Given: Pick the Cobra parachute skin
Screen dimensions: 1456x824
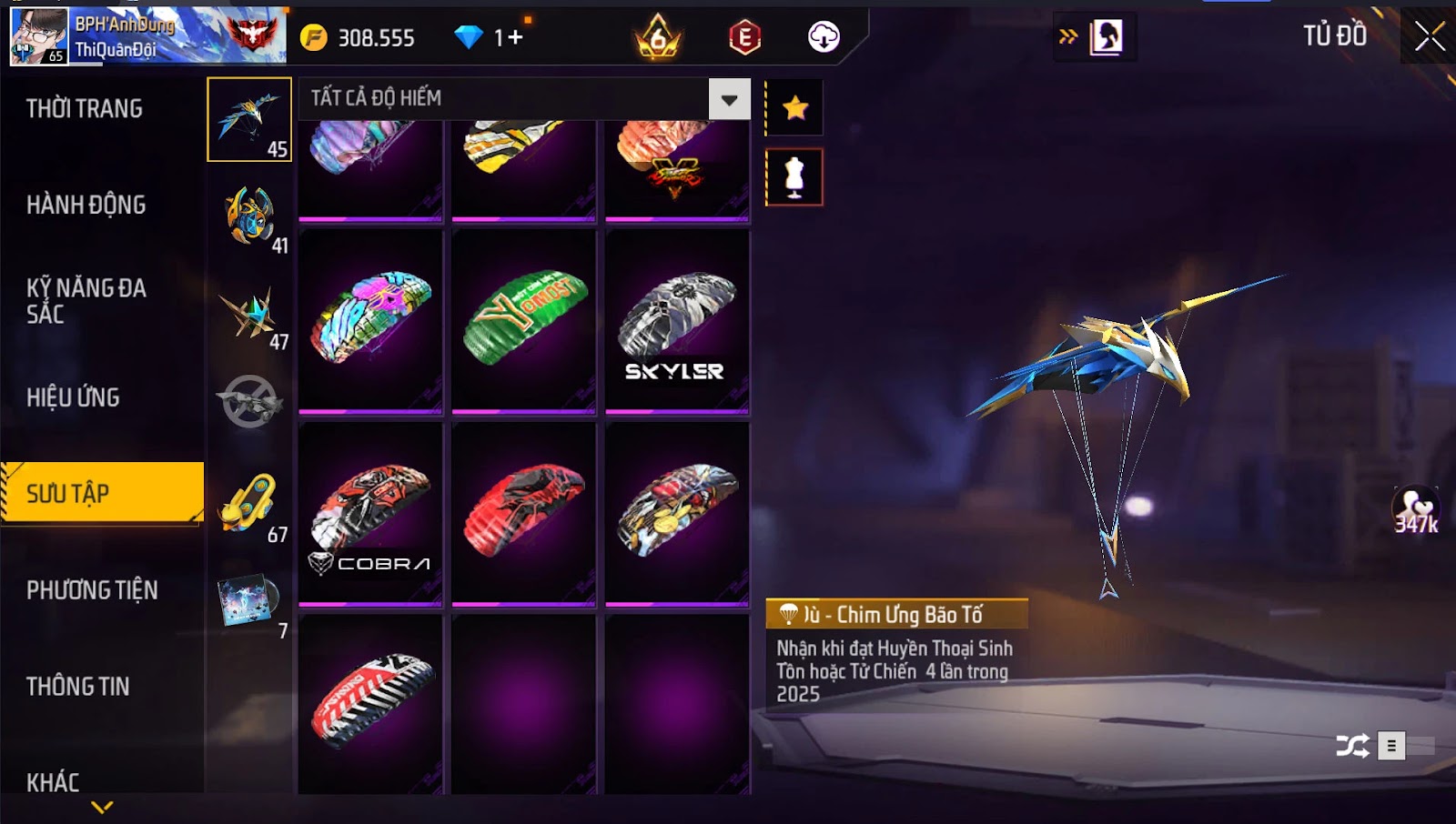Looking at the screenshot, I should tap(370, 514).
